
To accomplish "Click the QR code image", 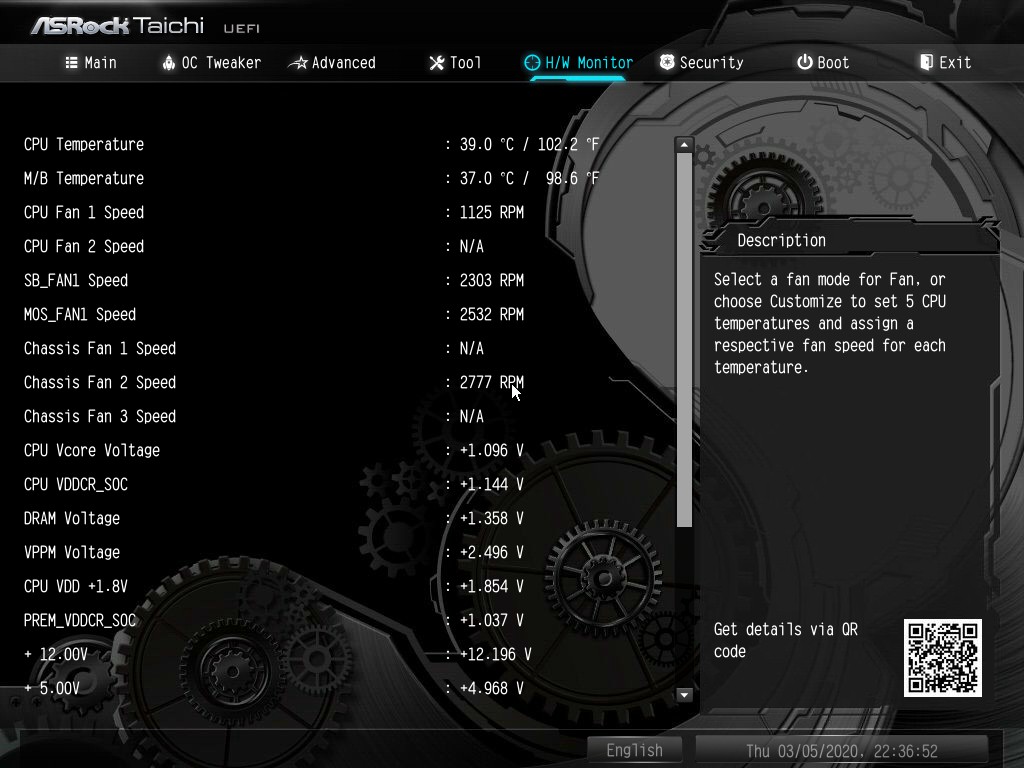I will click(942, 657).
